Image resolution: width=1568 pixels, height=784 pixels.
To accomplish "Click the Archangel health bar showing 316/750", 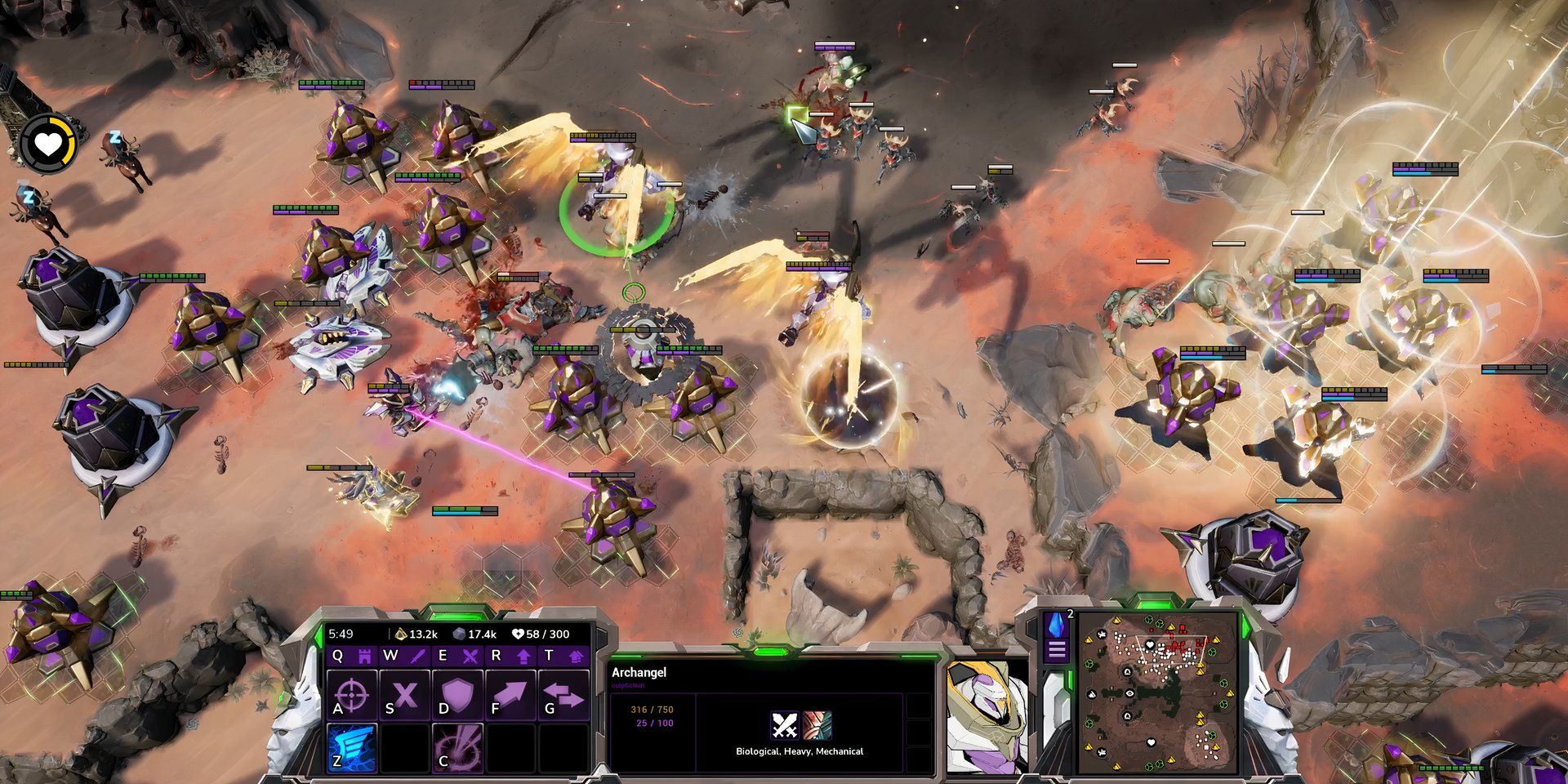I will (653, 710).
